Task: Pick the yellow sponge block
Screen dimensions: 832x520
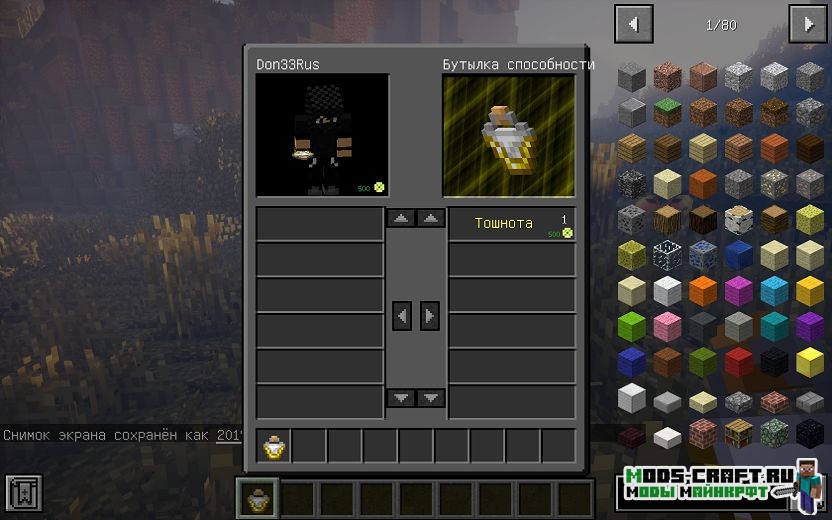Action: (810, 219)
